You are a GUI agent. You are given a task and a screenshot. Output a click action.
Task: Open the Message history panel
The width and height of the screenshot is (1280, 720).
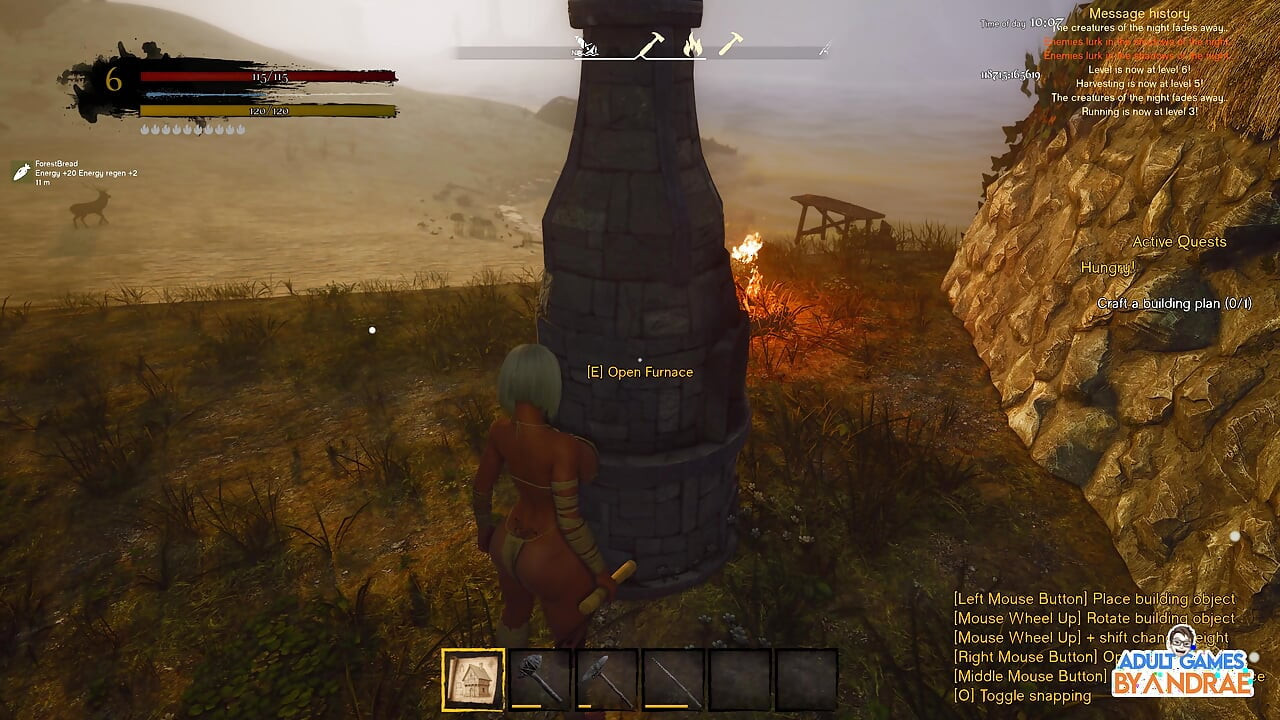pyautogui.click(x=1139, y=14)
